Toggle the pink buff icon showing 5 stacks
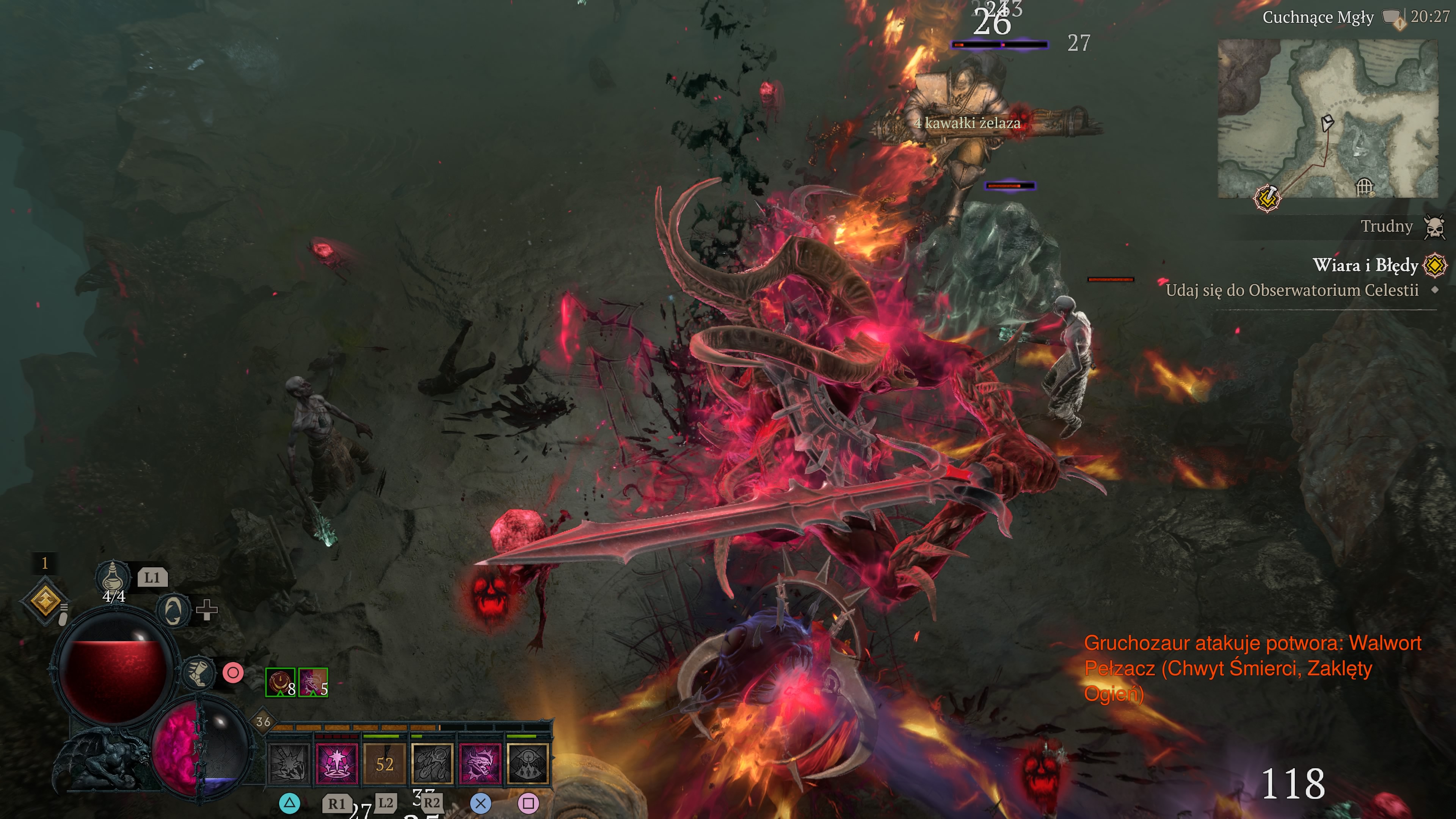 coord(313,681)
